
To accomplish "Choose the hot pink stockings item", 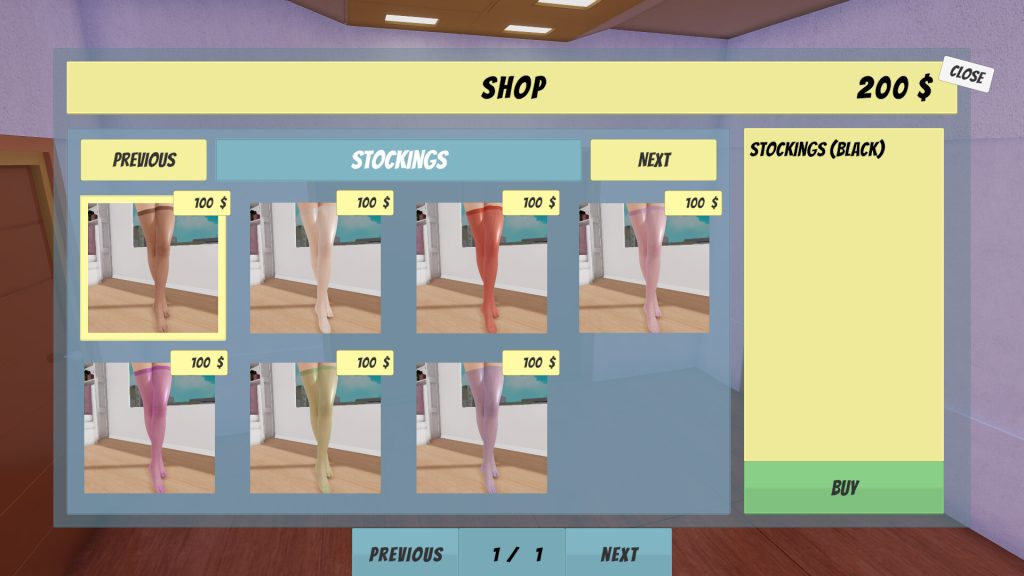I will point(149,428).
